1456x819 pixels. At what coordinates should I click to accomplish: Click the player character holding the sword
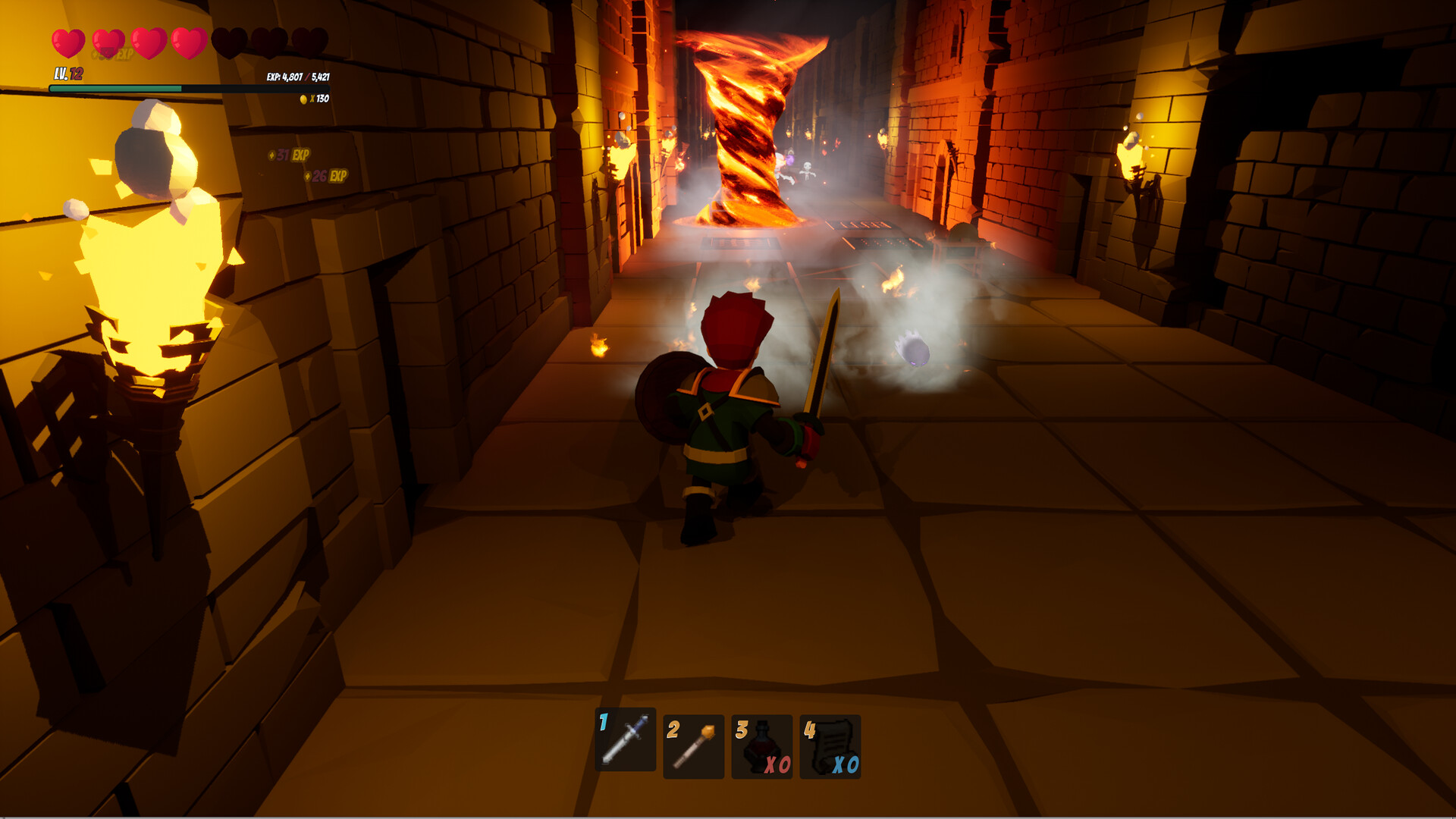[x=724, y=425]
